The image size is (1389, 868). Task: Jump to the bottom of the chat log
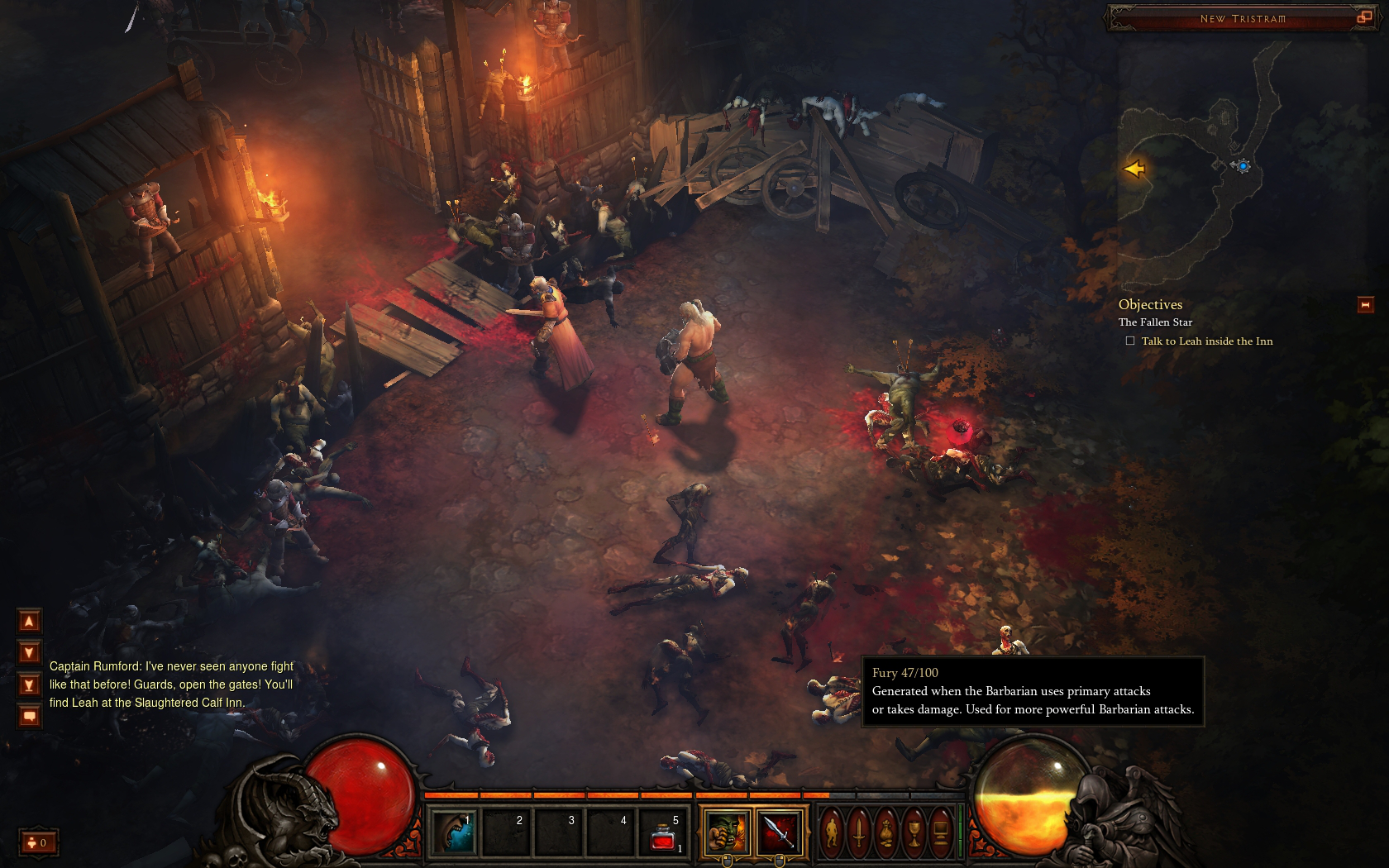pyautogui.click(x=29, y=684)
